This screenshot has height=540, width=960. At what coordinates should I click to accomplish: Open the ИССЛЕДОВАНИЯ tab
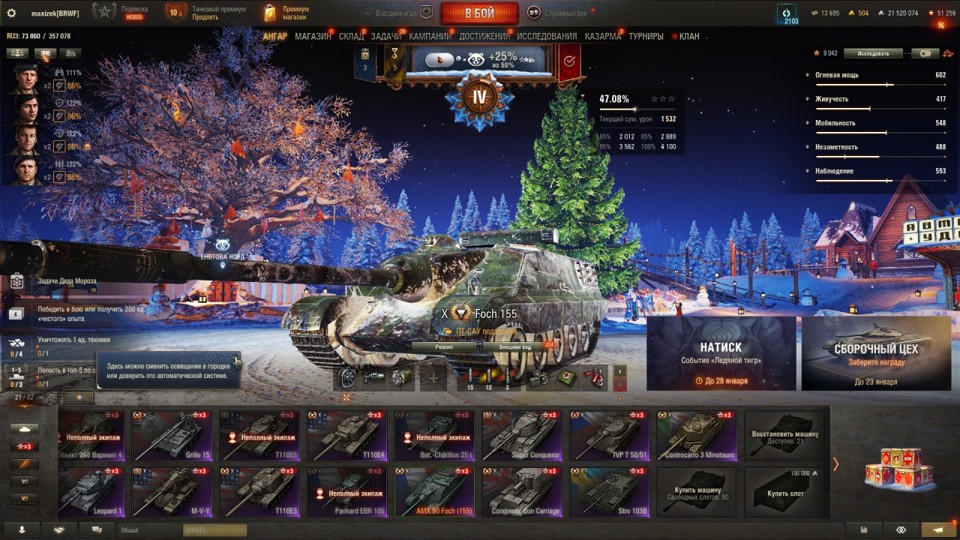point(546,37)
